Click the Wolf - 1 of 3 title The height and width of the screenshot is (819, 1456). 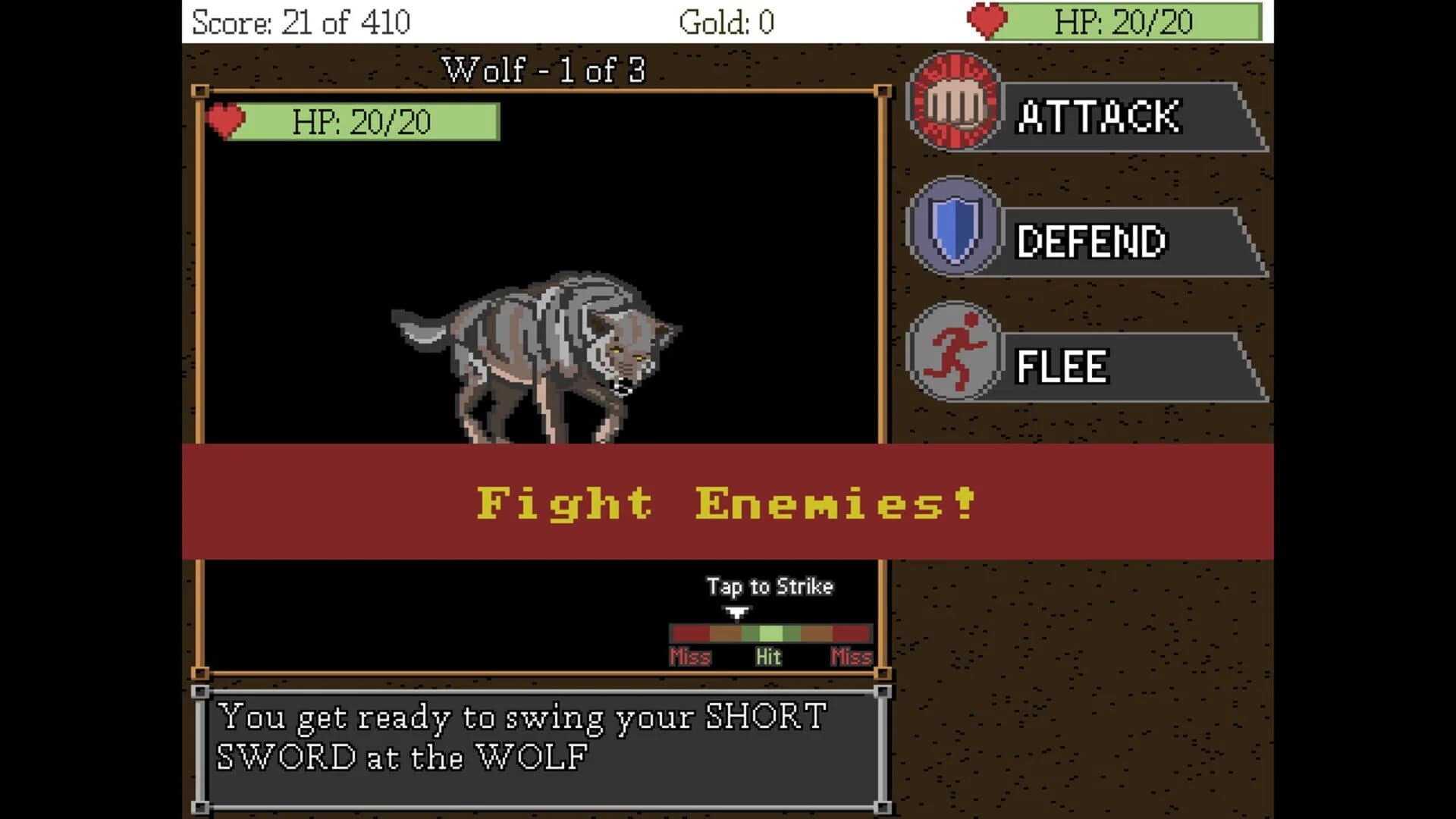coord(543,69)
